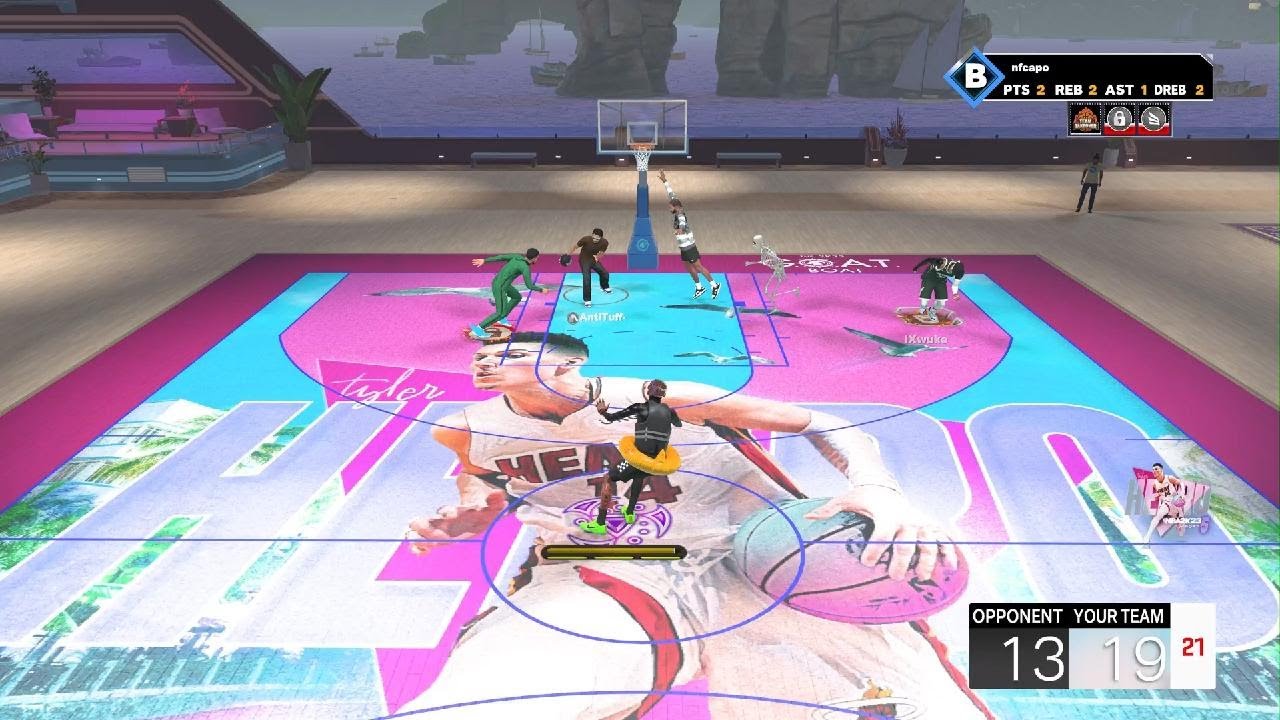Select the winged shoe takeover icon
This screenshot has height=720, width=1280.
[x=1155, y=120]
